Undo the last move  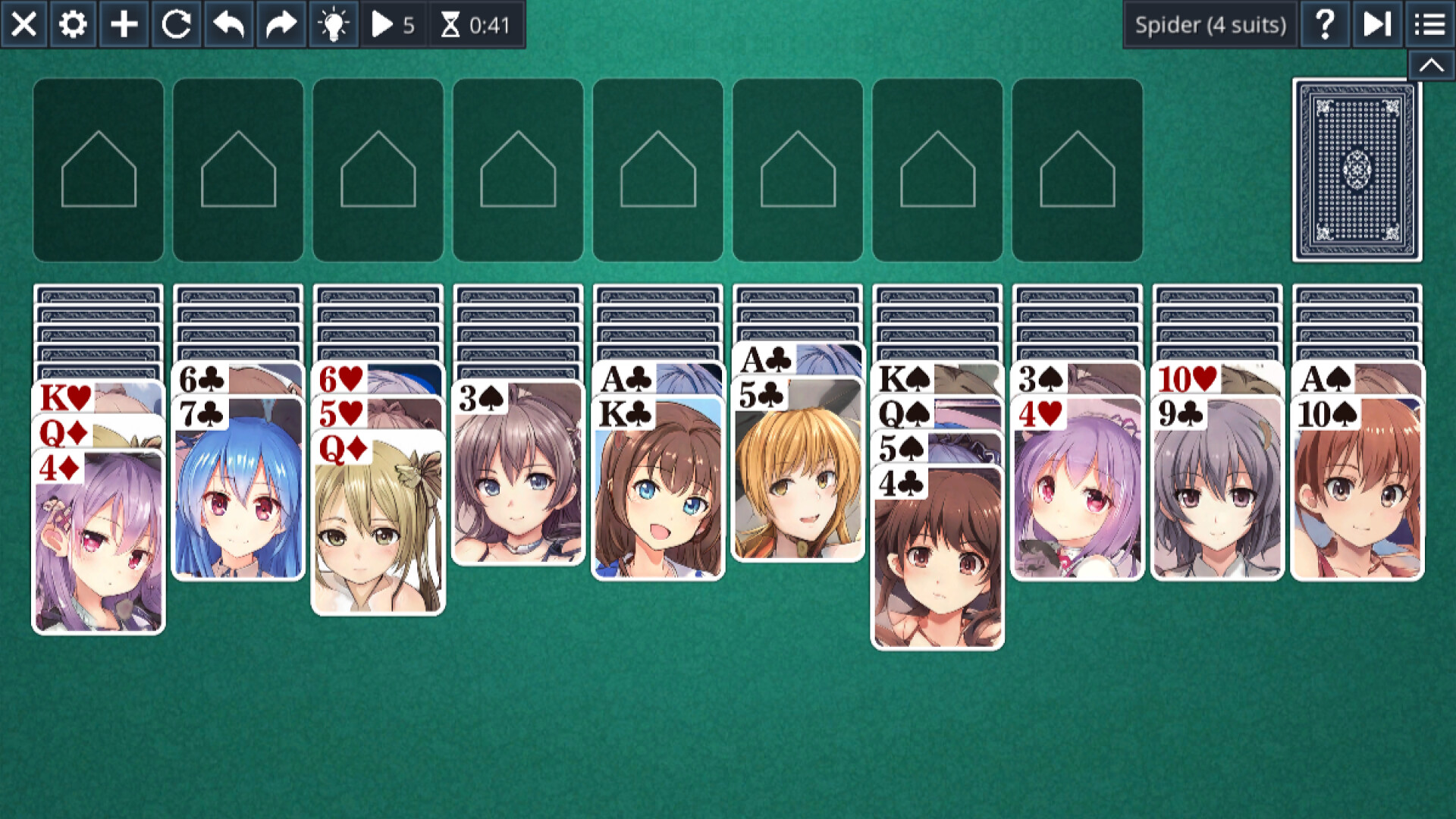[x=227, y=24]
